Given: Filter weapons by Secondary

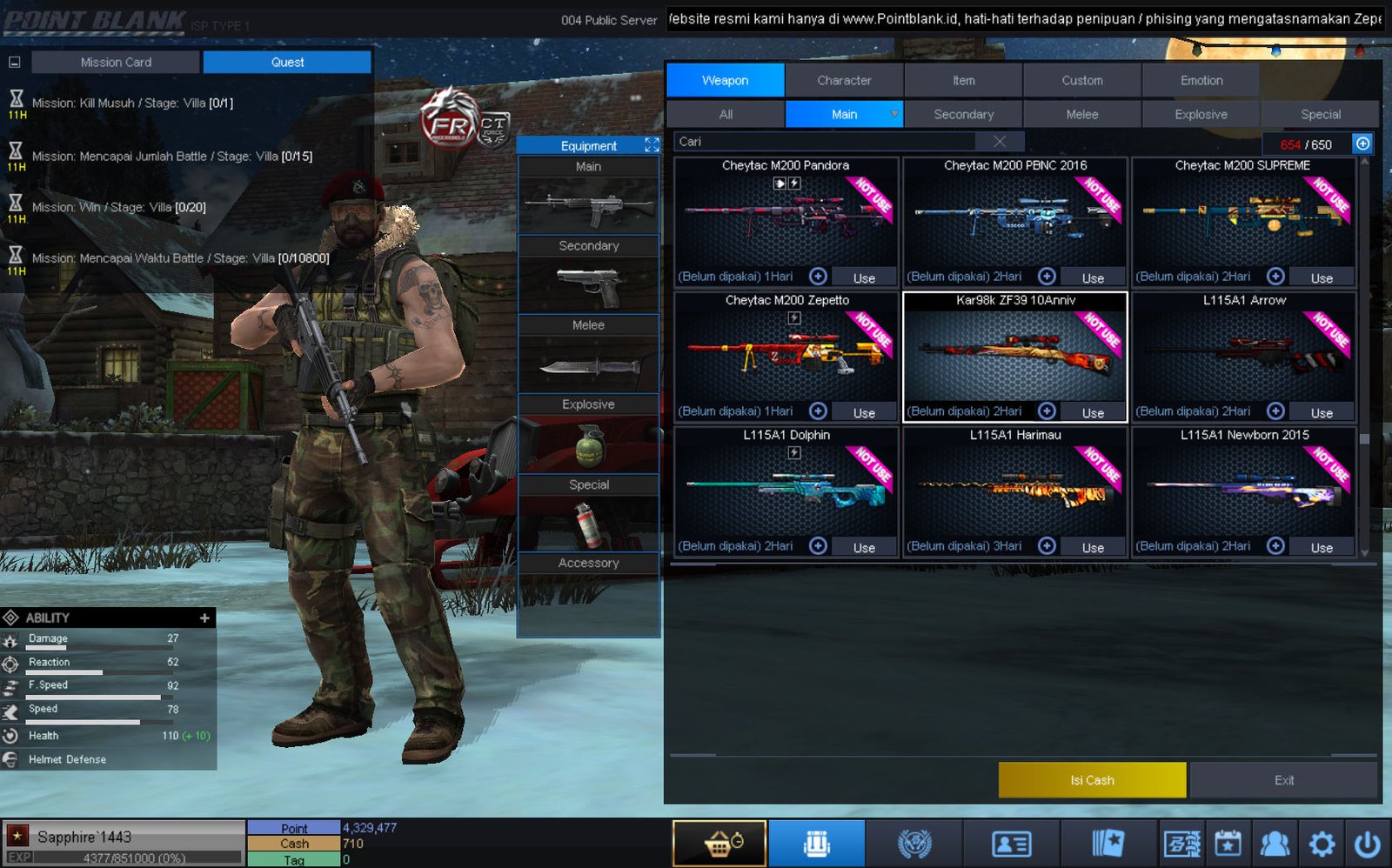Looking at the screenshot, I should point(963,114).
